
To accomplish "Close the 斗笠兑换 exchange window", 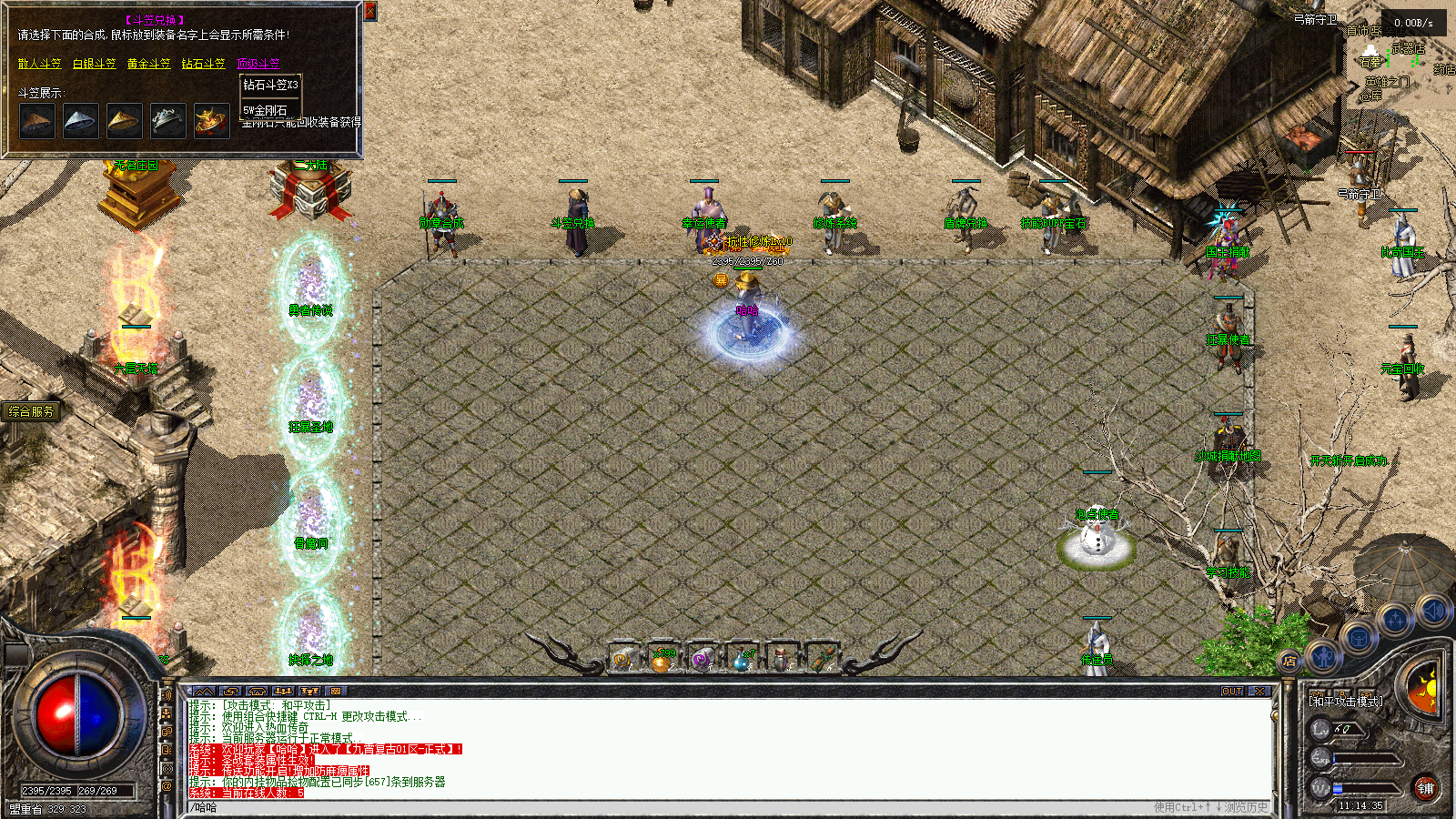I will coord(369,11).
